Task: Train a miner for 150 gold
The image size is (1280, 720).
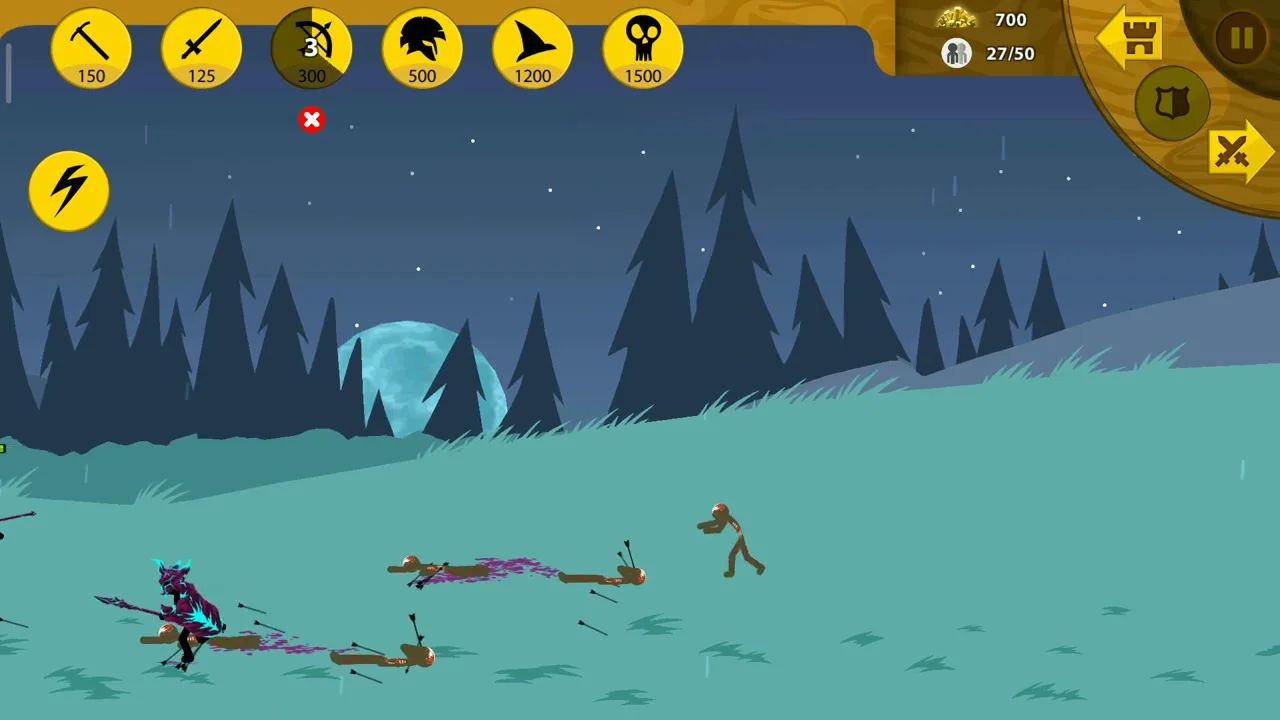Action: coord(91,48)
